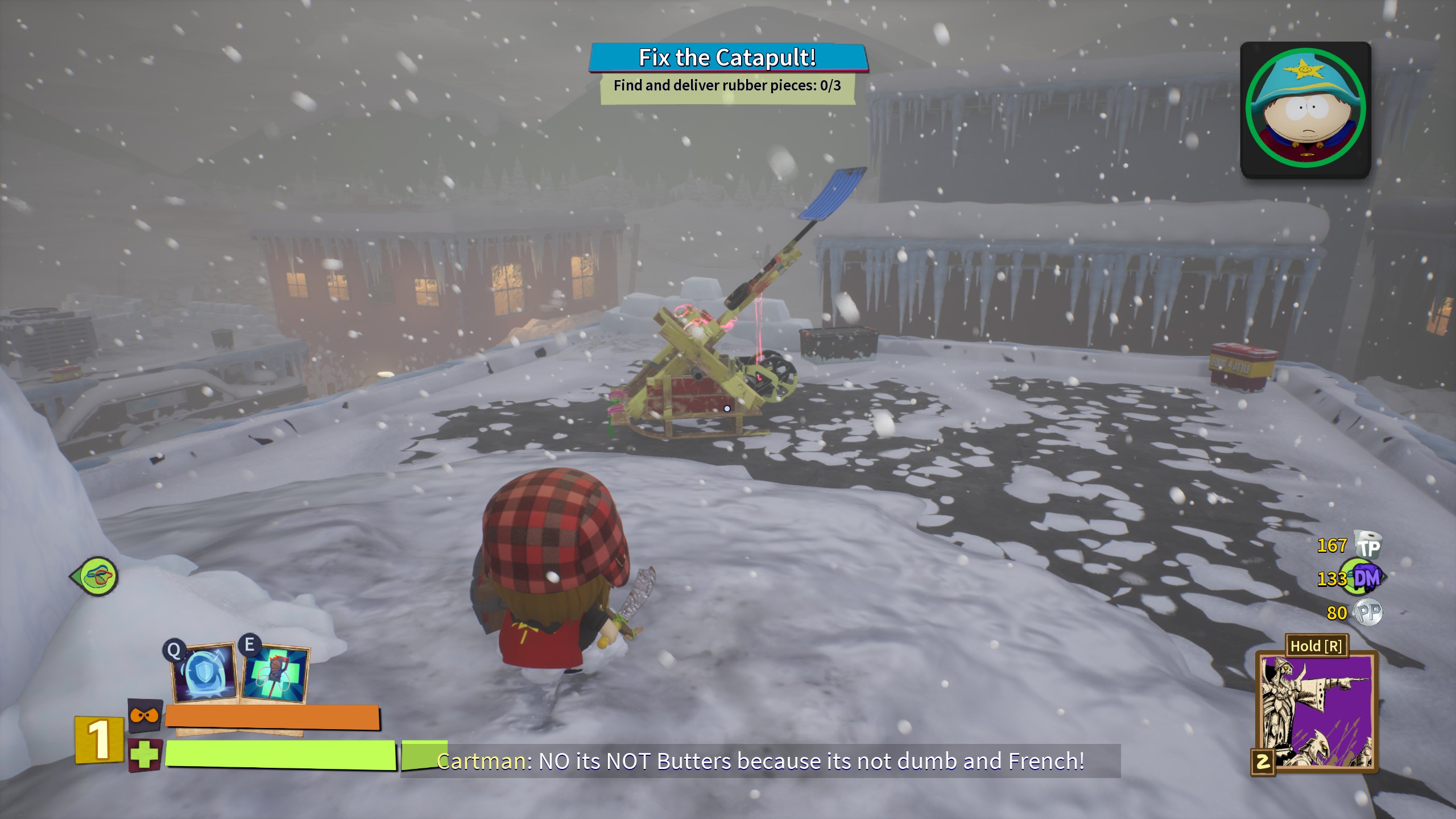Click the yellow player level badge
The width and height of the screenshot is (1456, 819).
(99, 739)
